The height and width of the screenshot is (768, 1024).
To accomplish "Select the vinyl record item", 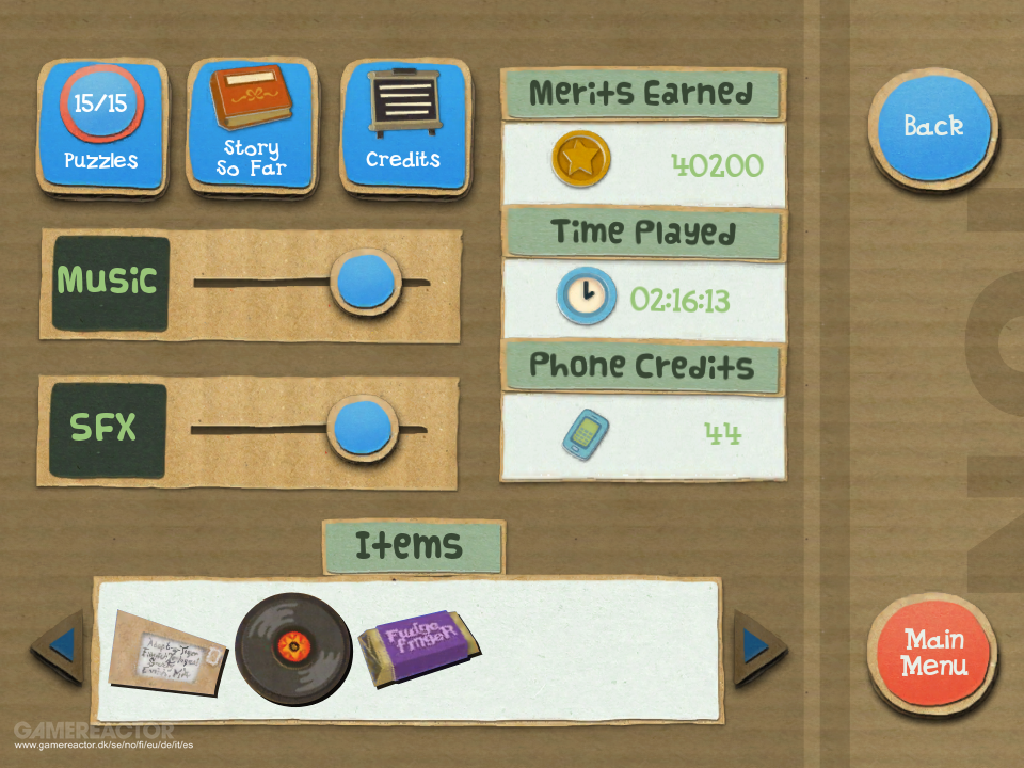I will coord(293,647).
